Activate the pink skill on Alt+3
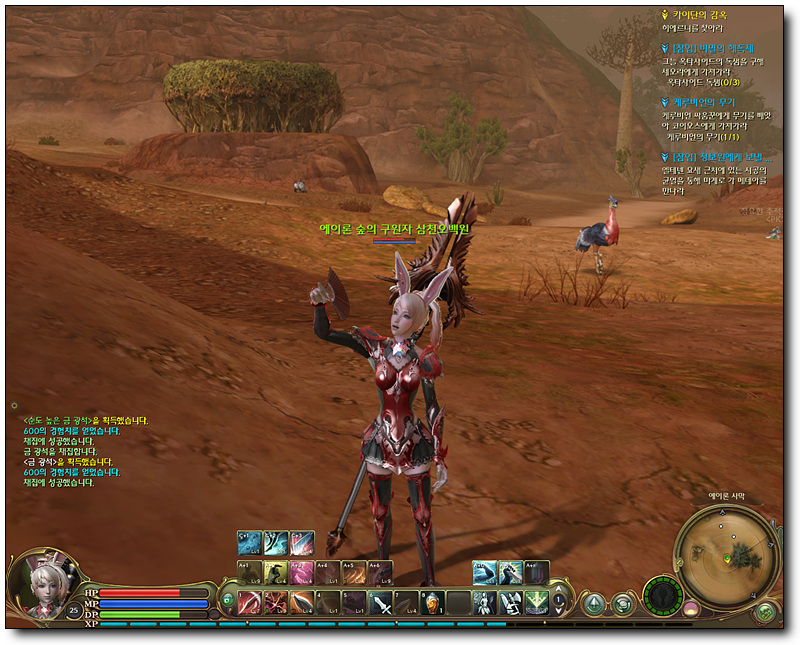The image size is (800, 645). (x=301, y=572)
